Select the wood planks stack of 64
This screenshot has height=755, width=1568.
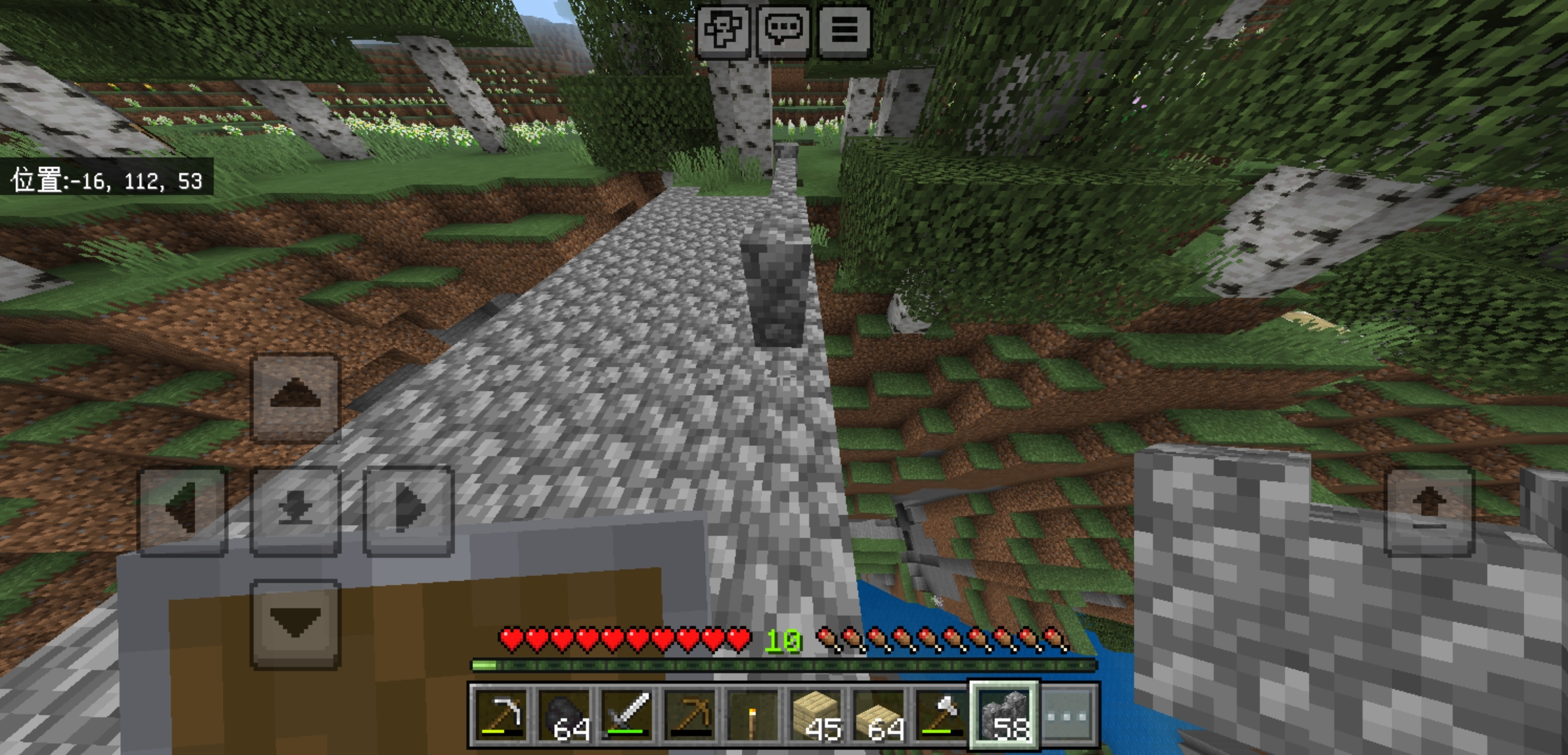[x=878, y=715]
